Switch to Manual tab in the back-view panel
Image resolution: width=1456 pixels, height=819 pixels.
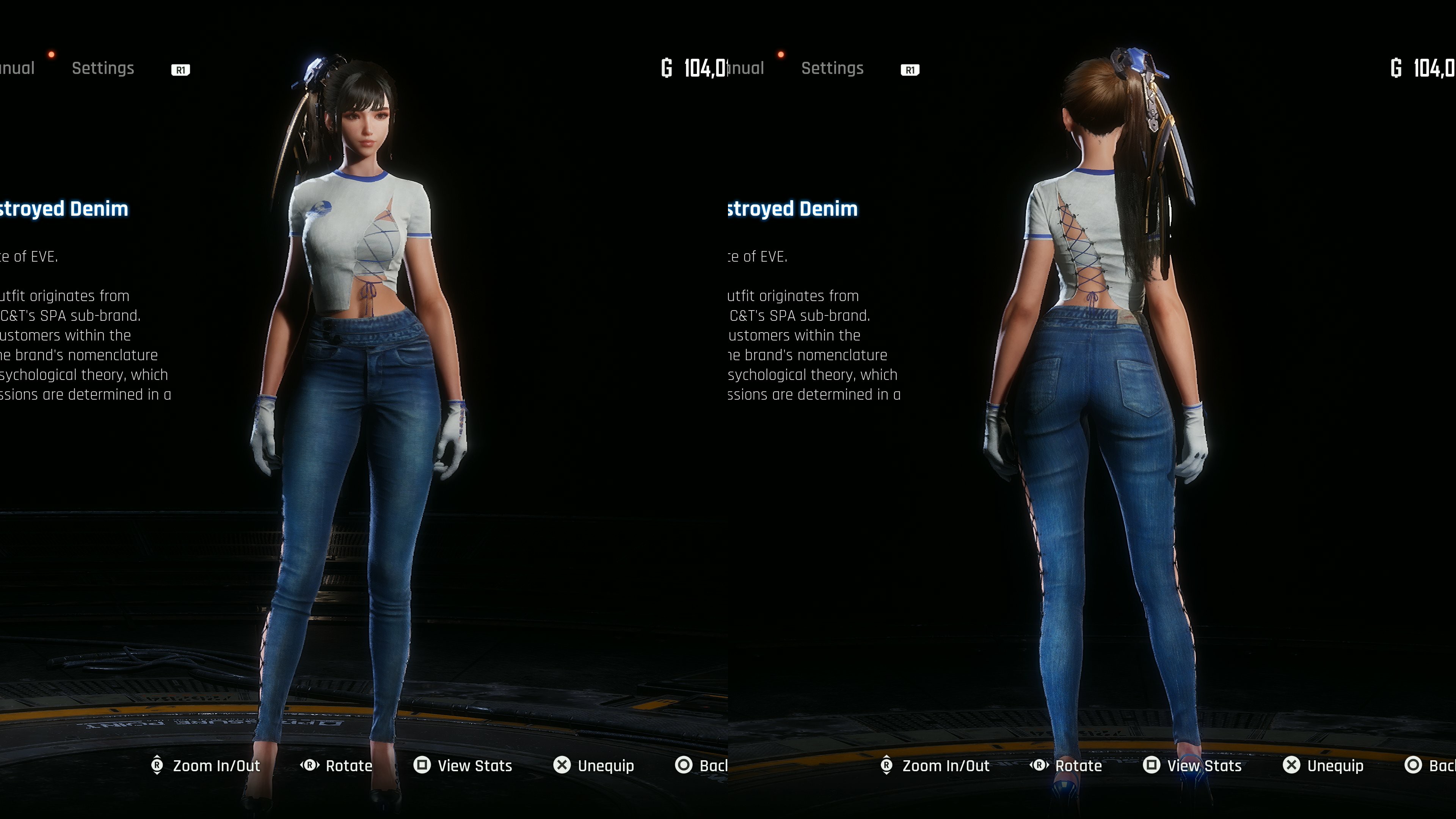click(747, 68)
